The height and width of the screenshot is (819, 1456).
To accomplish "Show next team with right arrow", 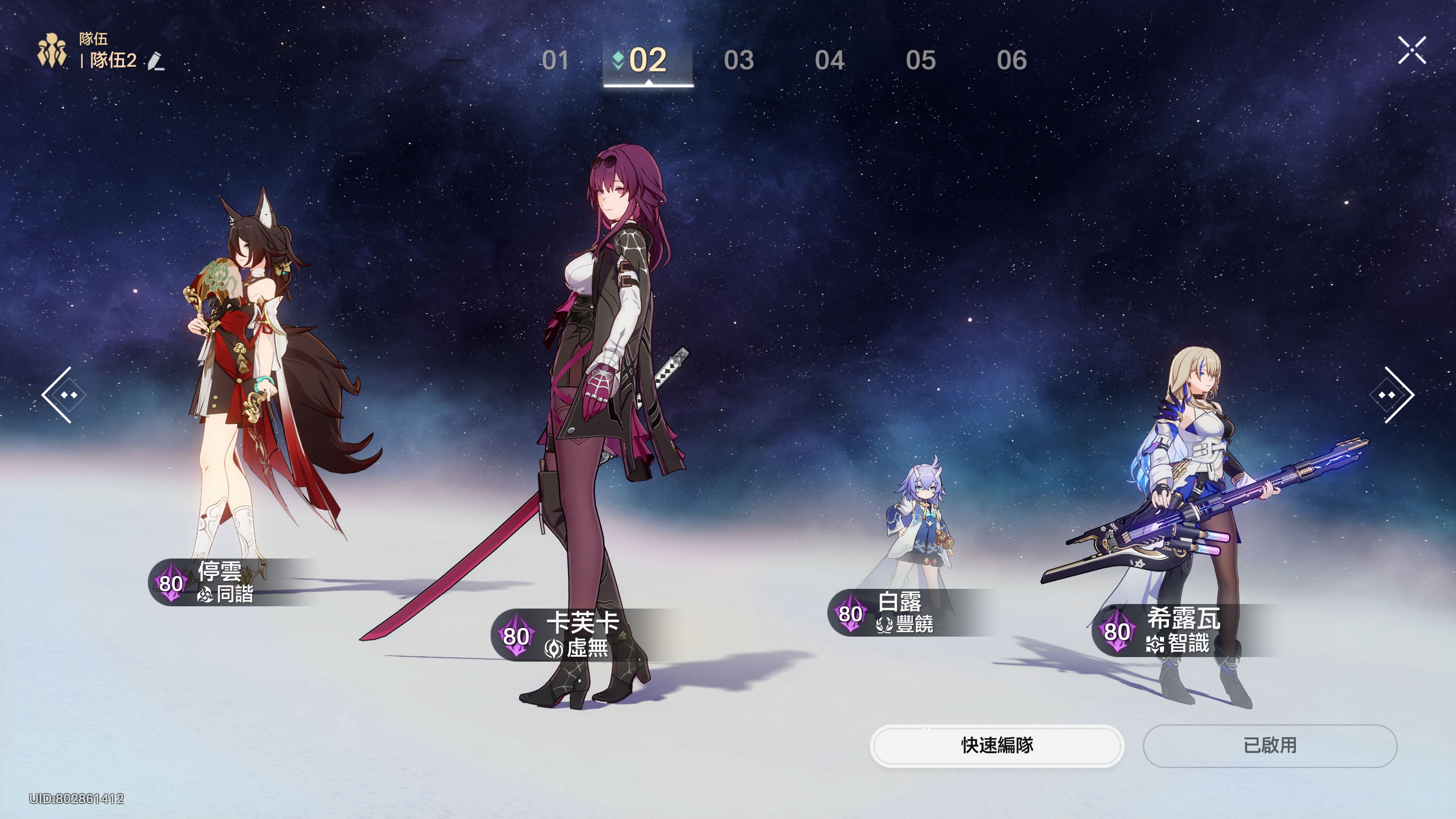I will tap(1392, 394).
